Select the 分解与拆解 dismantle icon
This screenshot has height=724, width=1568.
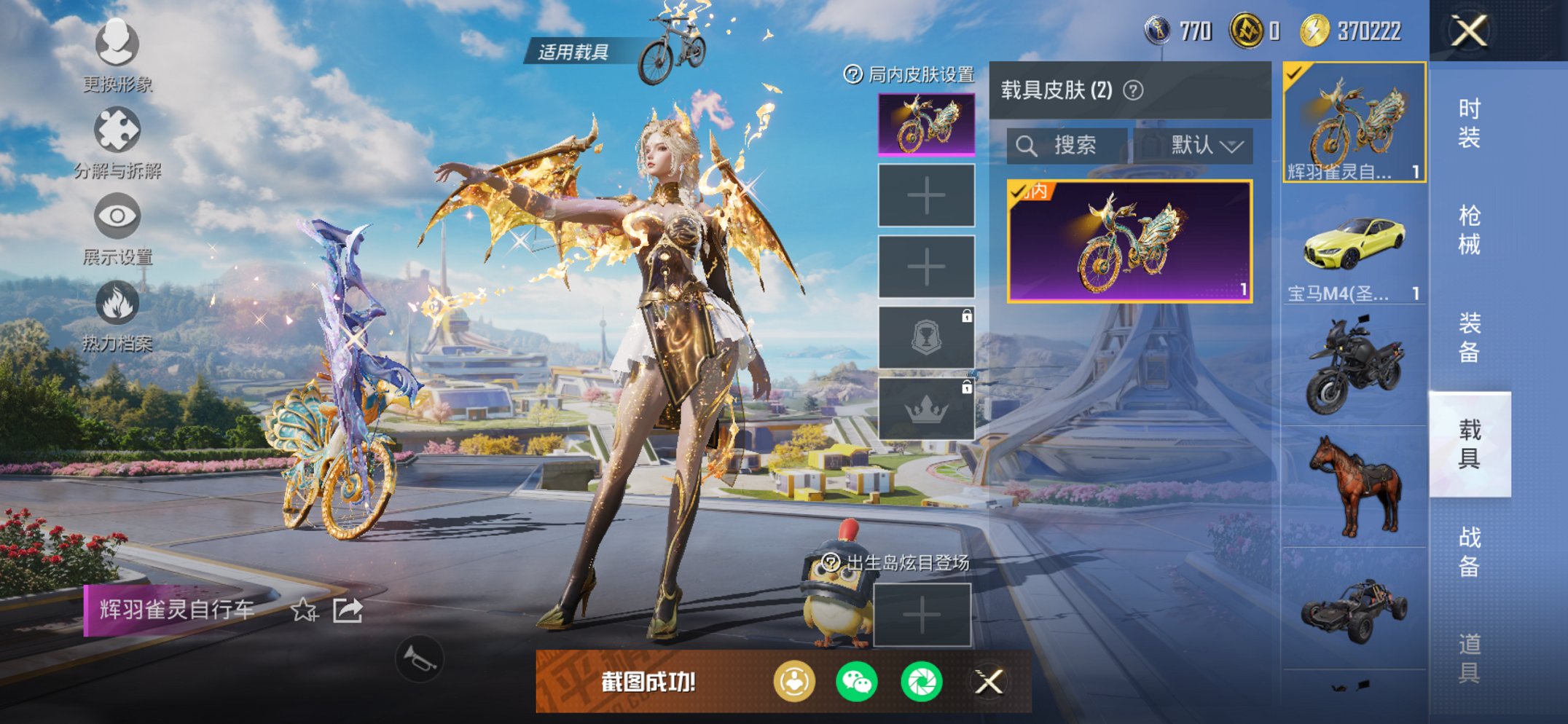click(x=117, y=127)
